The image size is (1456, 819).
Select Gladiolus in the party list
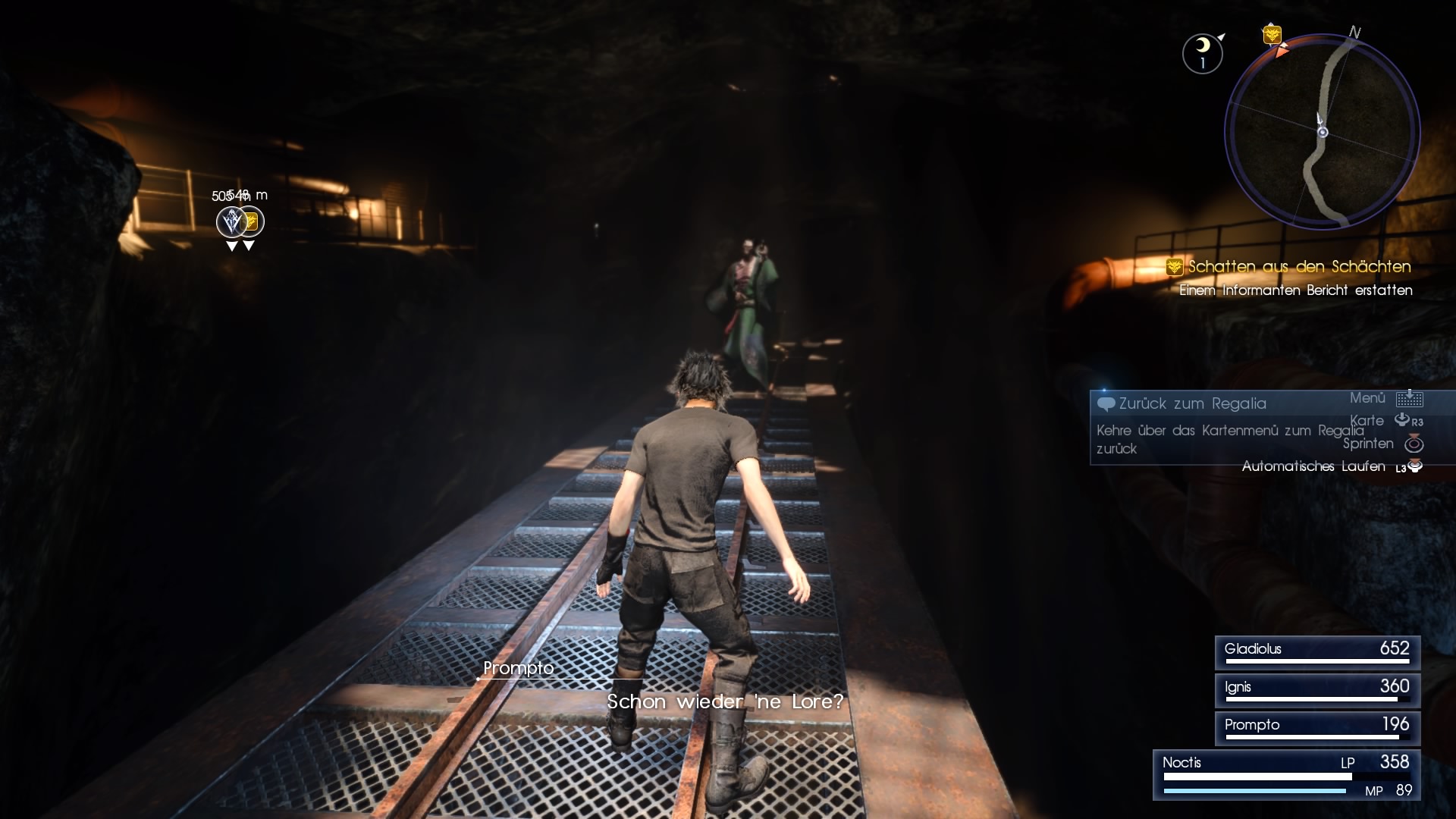coord(1317,652)
